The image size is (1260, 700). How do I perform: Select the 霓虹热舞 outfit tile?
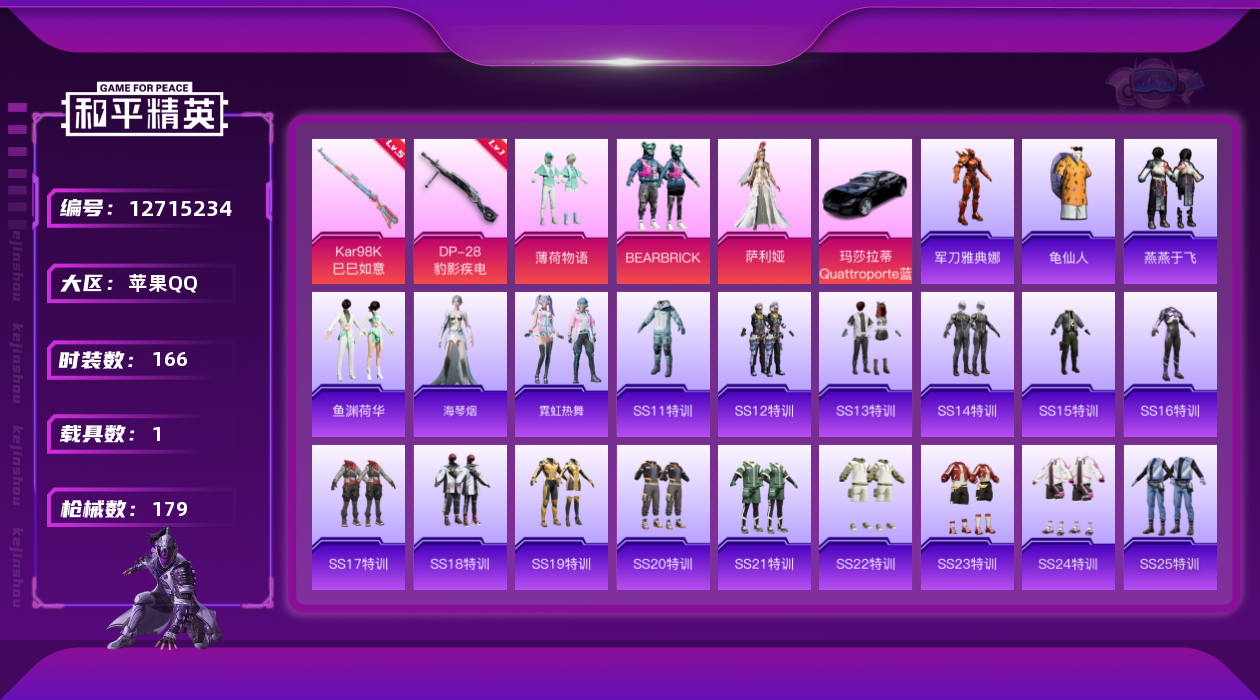coord(561,363)
